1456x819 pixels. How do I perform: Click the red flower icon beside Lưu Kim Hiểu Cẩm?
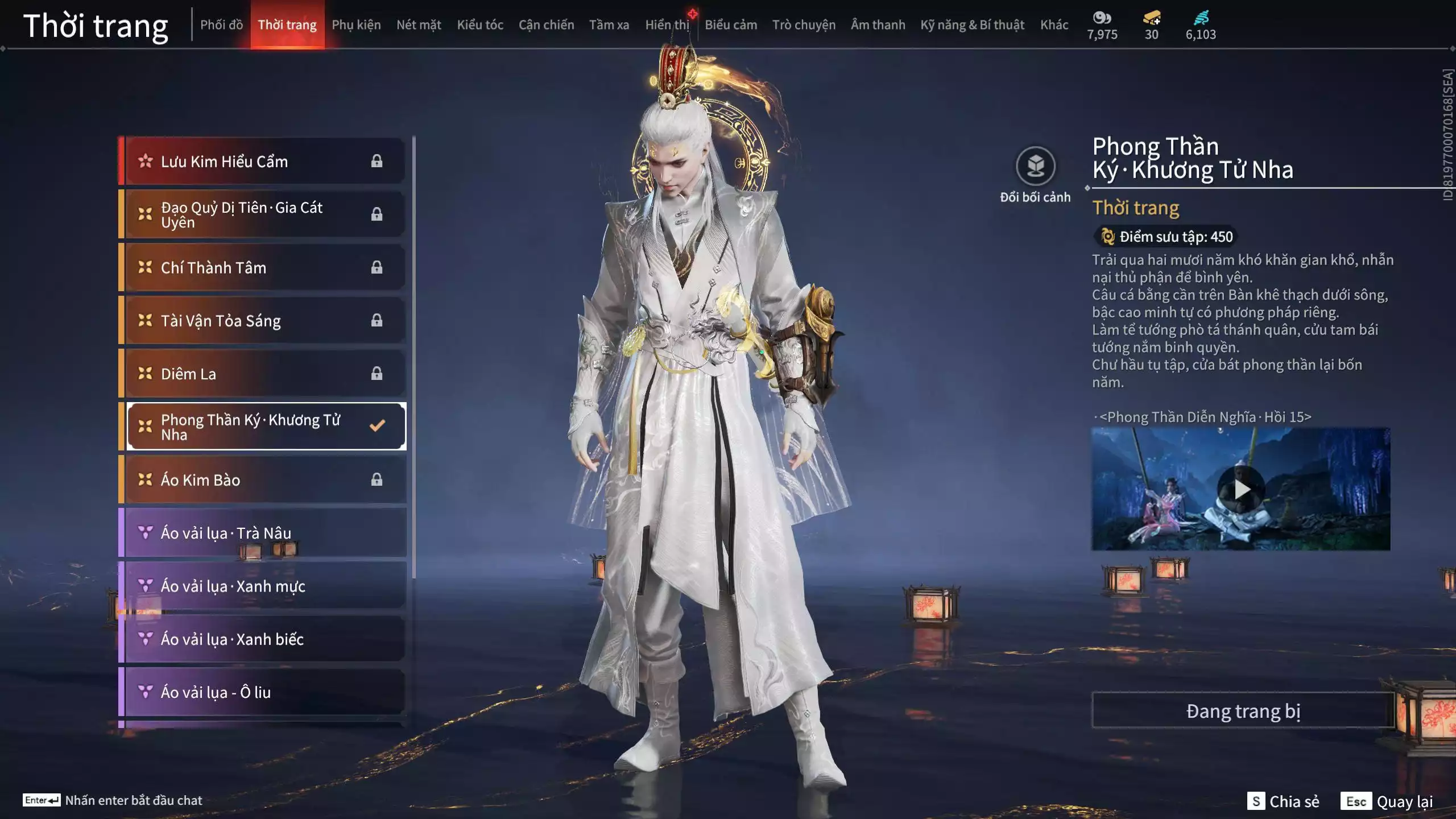(x=144, y=161)
